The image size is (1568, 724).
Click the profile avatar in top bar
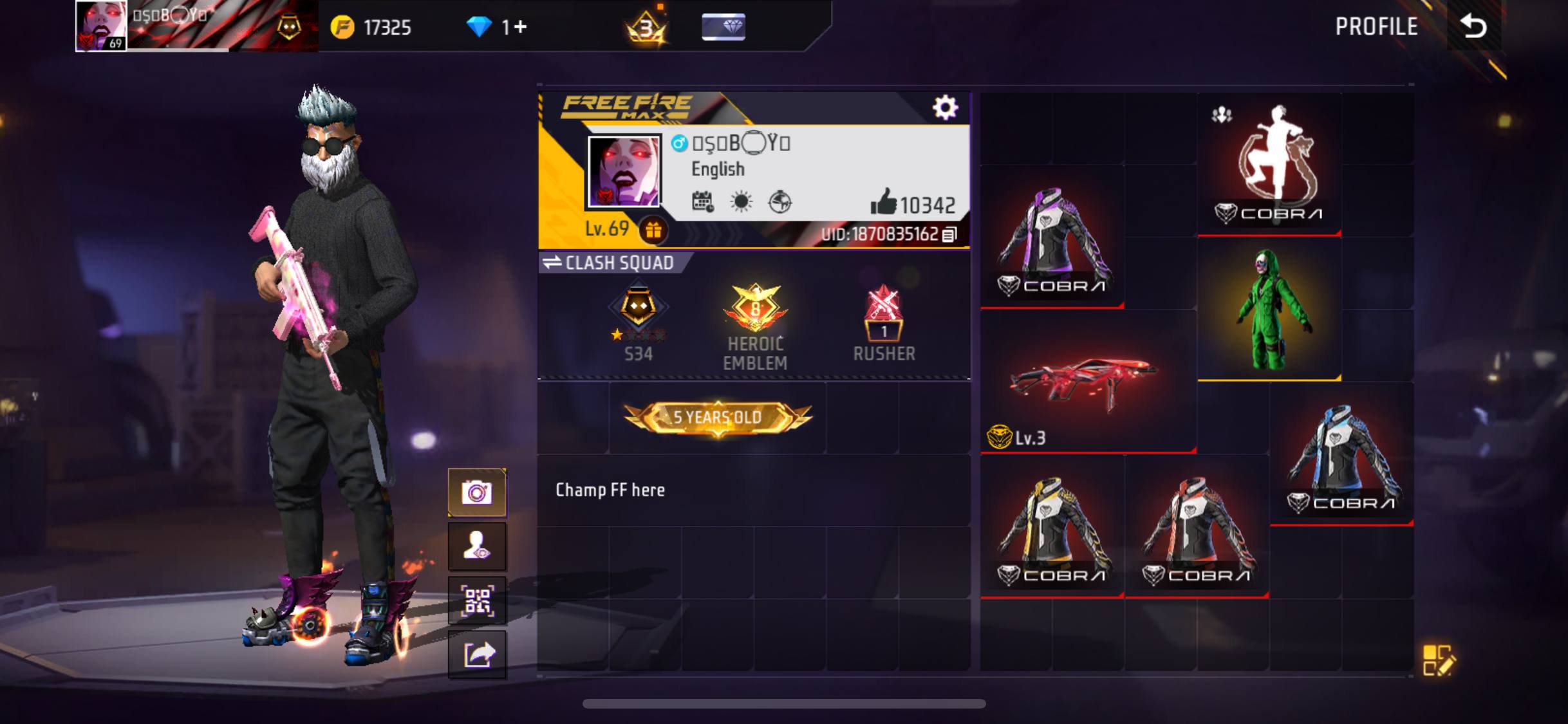[101, 26]
